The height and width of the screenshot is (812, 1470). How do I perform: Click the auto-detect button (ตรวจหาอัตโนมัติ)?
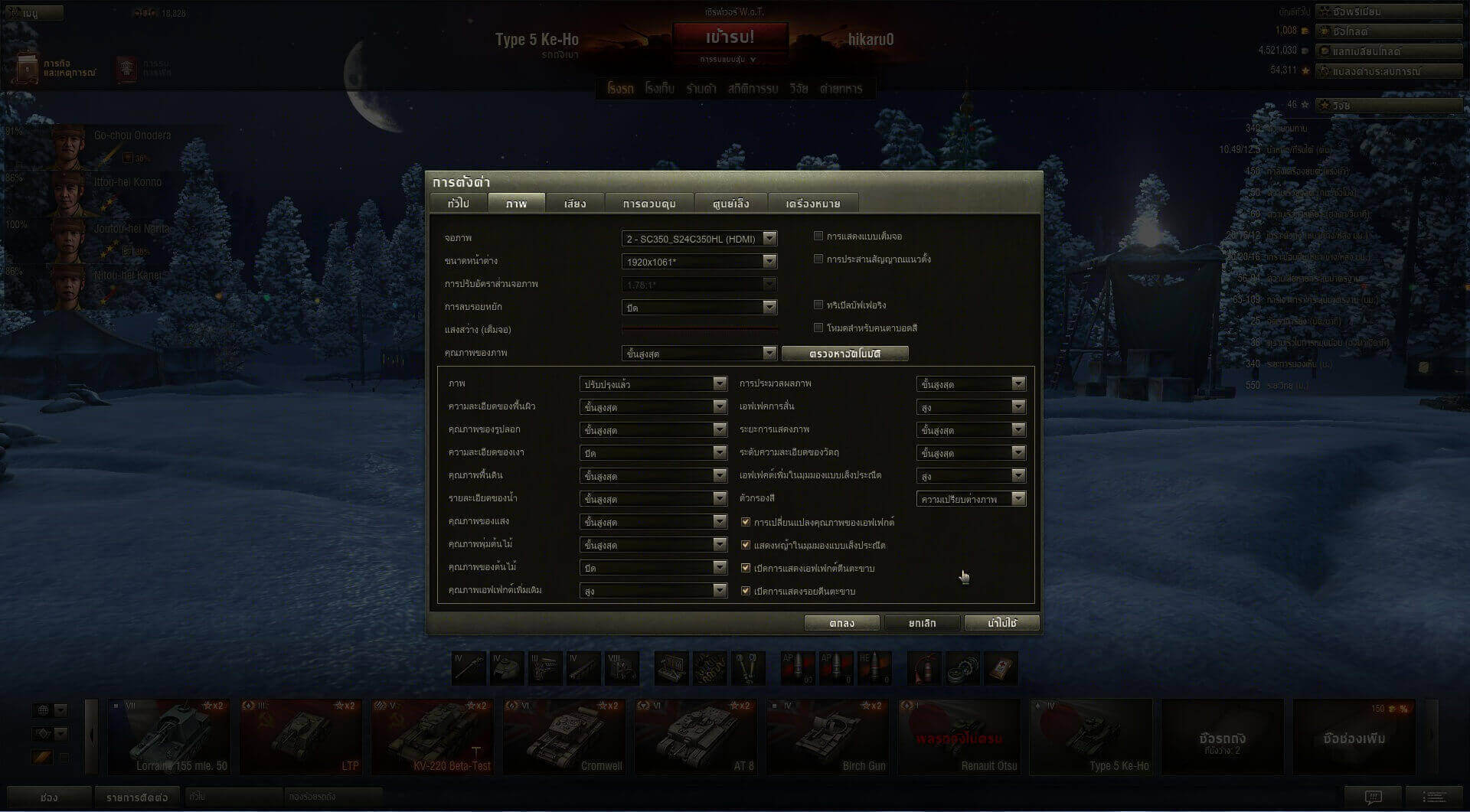pyautogui.click(x=844, y=354)
